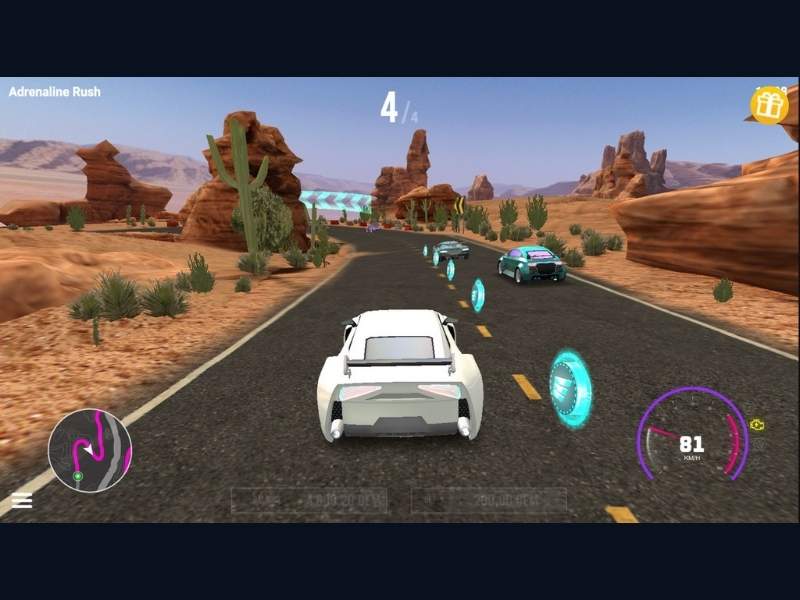Image resolution: width=800 pixels, height=600 pixels.
Task: Open the circular track minimap
Action: [90, 450]
